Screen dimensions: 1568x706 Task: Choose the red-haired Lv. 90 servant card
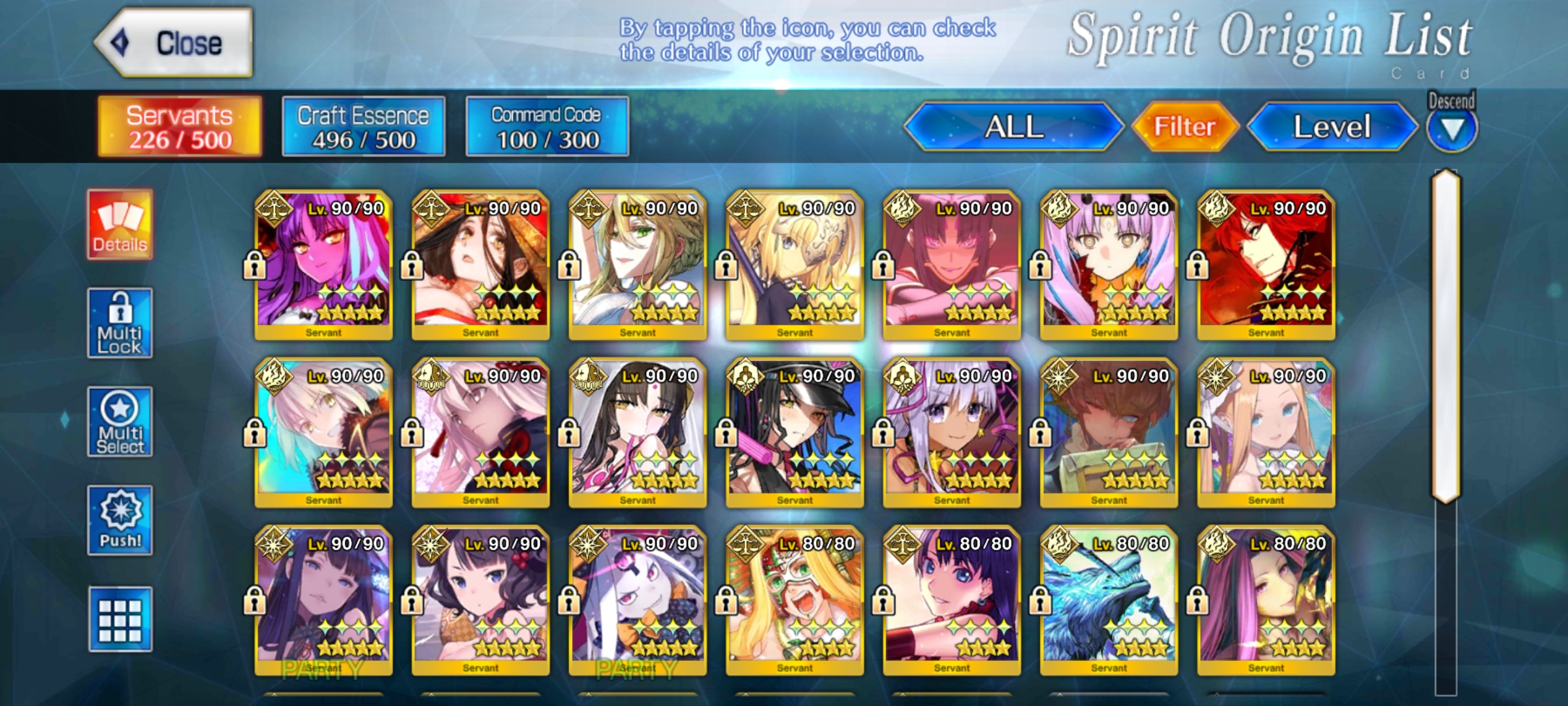1266,265
